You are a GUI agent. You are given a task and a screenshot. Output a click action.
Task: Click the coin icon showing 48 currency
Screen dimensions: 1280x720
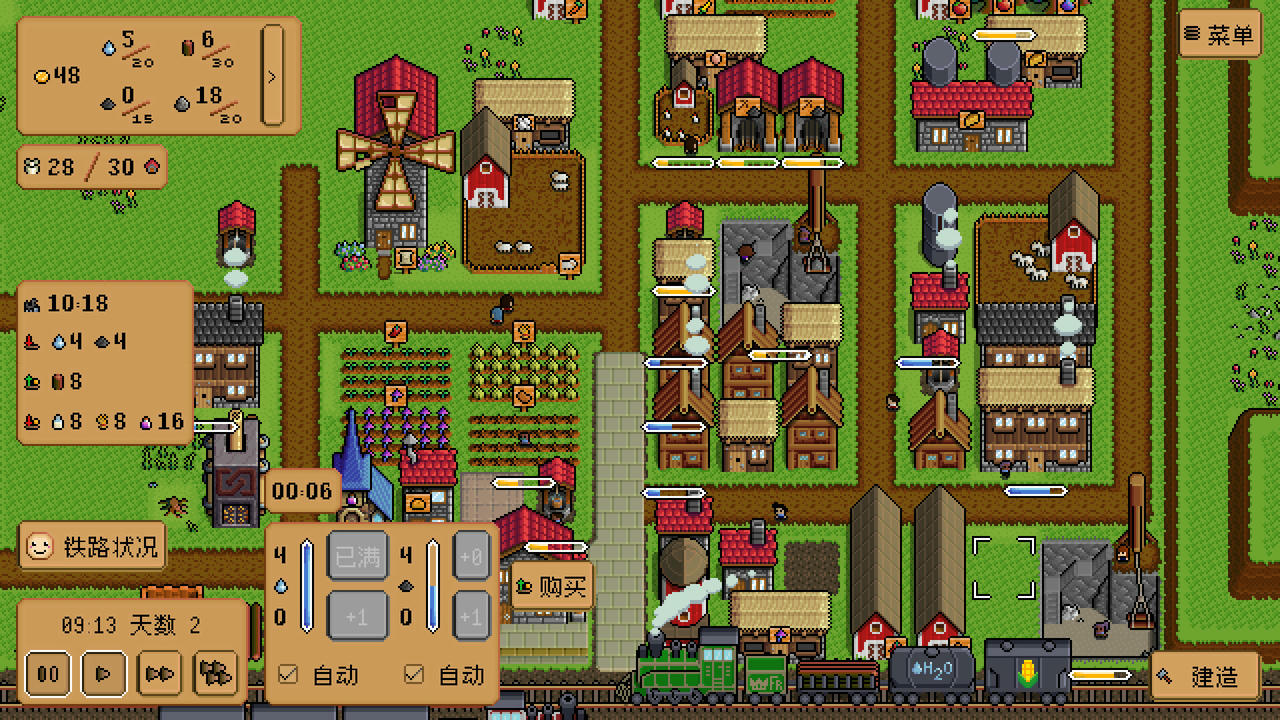[x=41, y=75]
